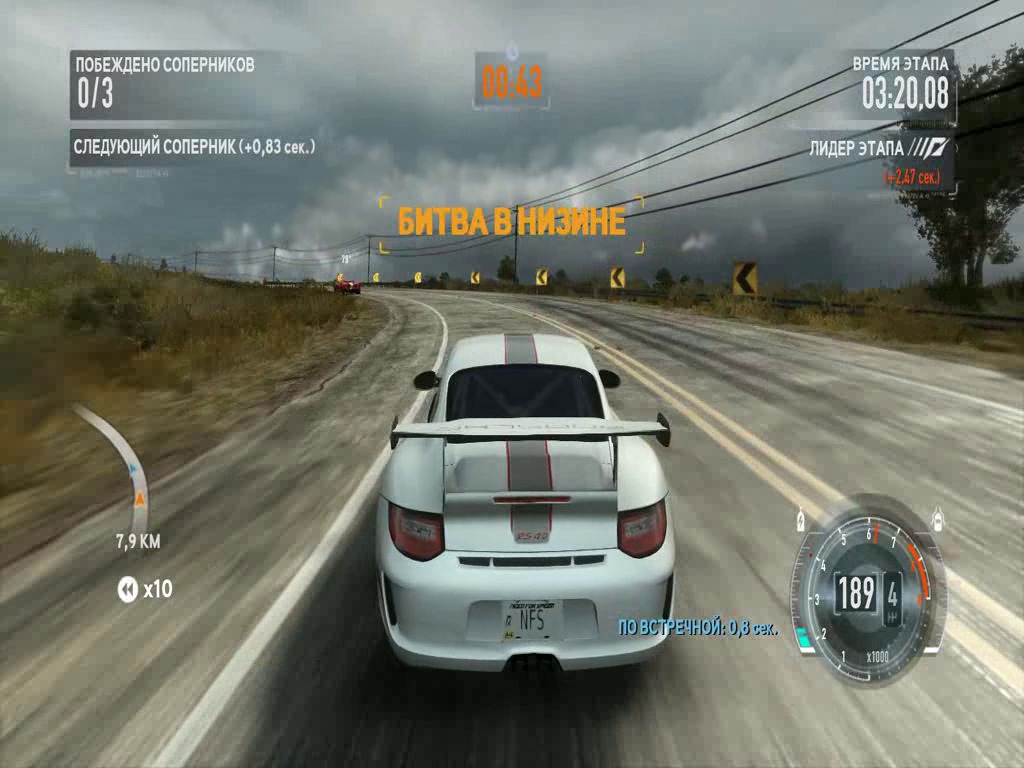The image size is (1024, 768).
Task: Click the nitrous bottle icon by the tachometer
Action: (800, 520)
